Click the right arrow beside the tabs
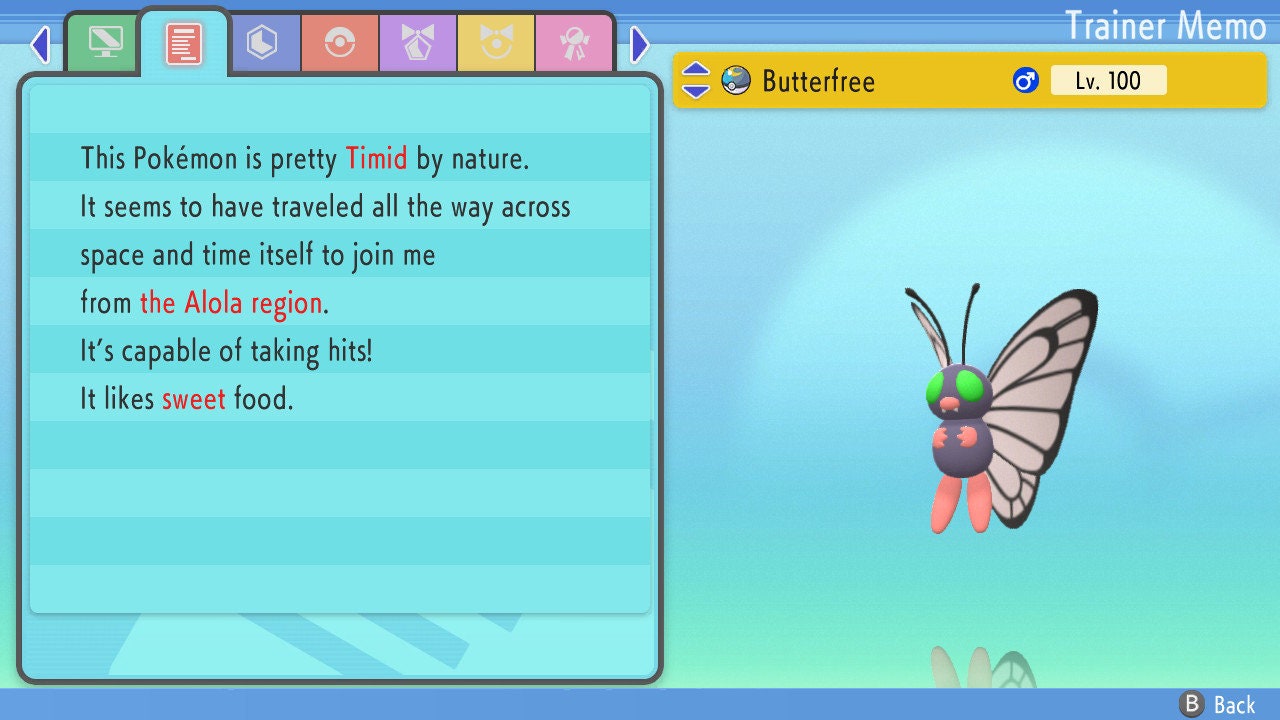This screenshot has width=1280, height=720. tap(640, 44)
